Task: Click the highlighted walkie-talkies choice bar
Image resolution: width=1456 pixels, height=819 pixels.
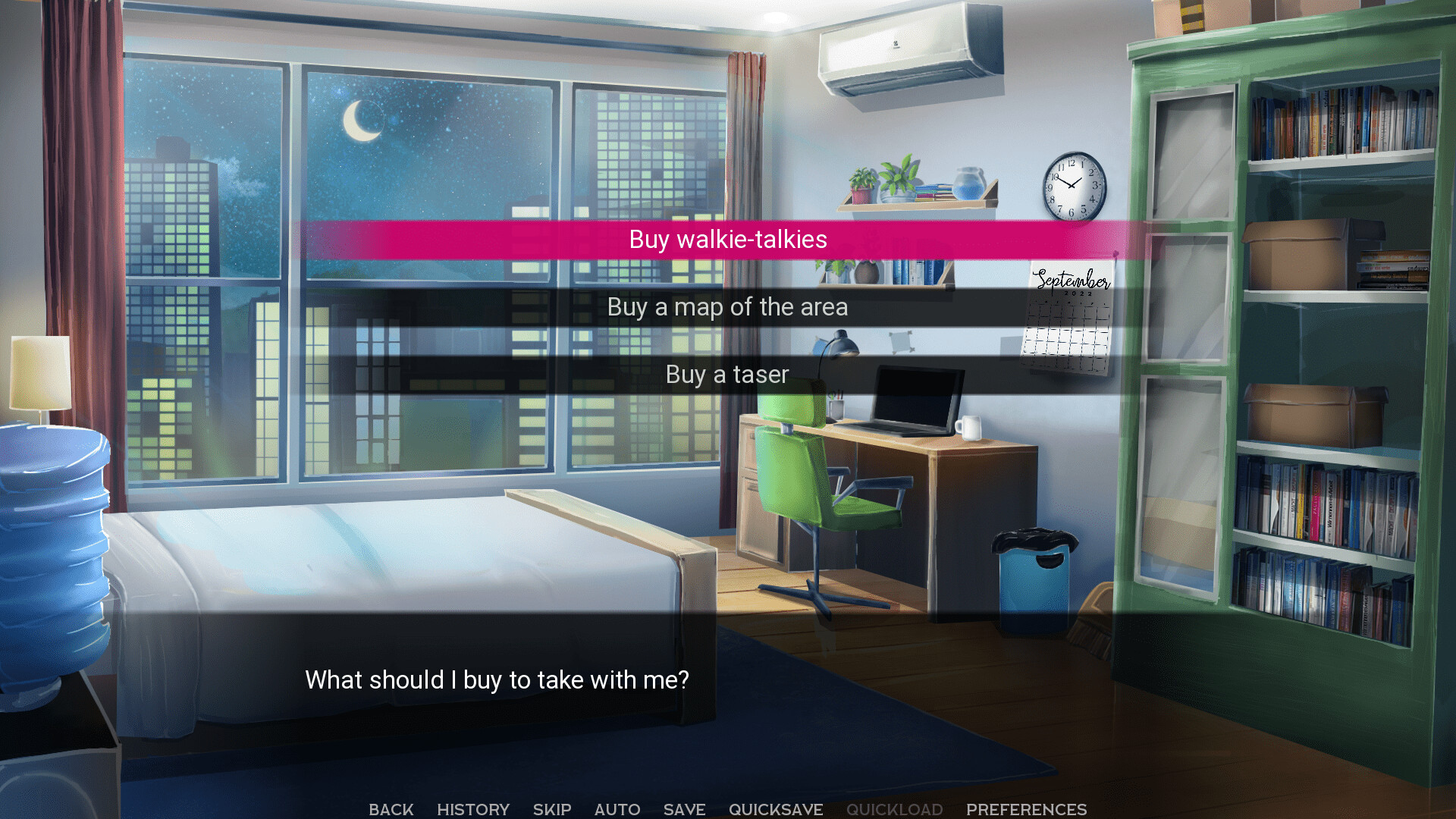Action: click(x=726, y=239)
